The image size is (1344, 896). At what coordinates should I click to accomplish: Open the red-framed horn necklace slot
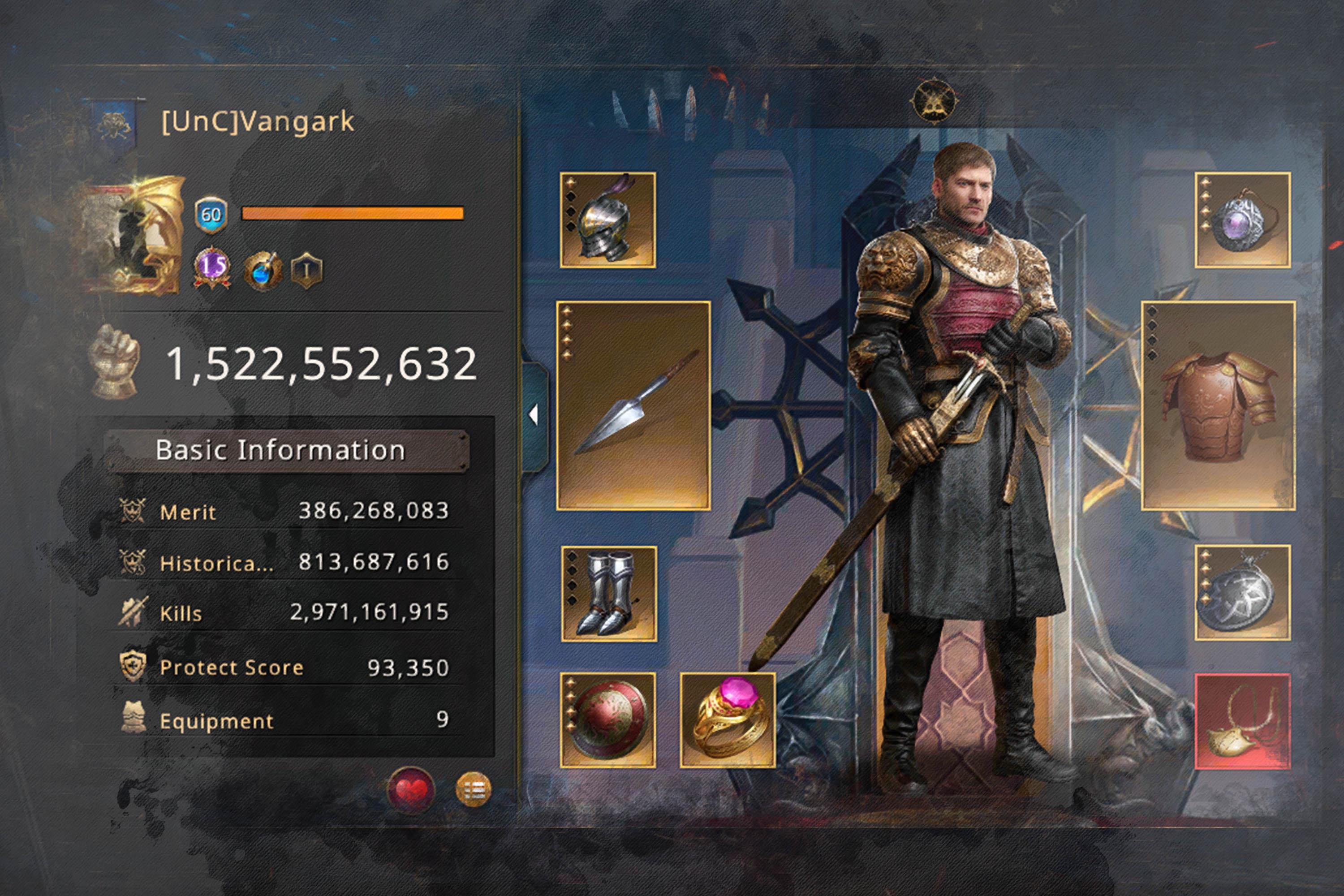pos(1242,721)
